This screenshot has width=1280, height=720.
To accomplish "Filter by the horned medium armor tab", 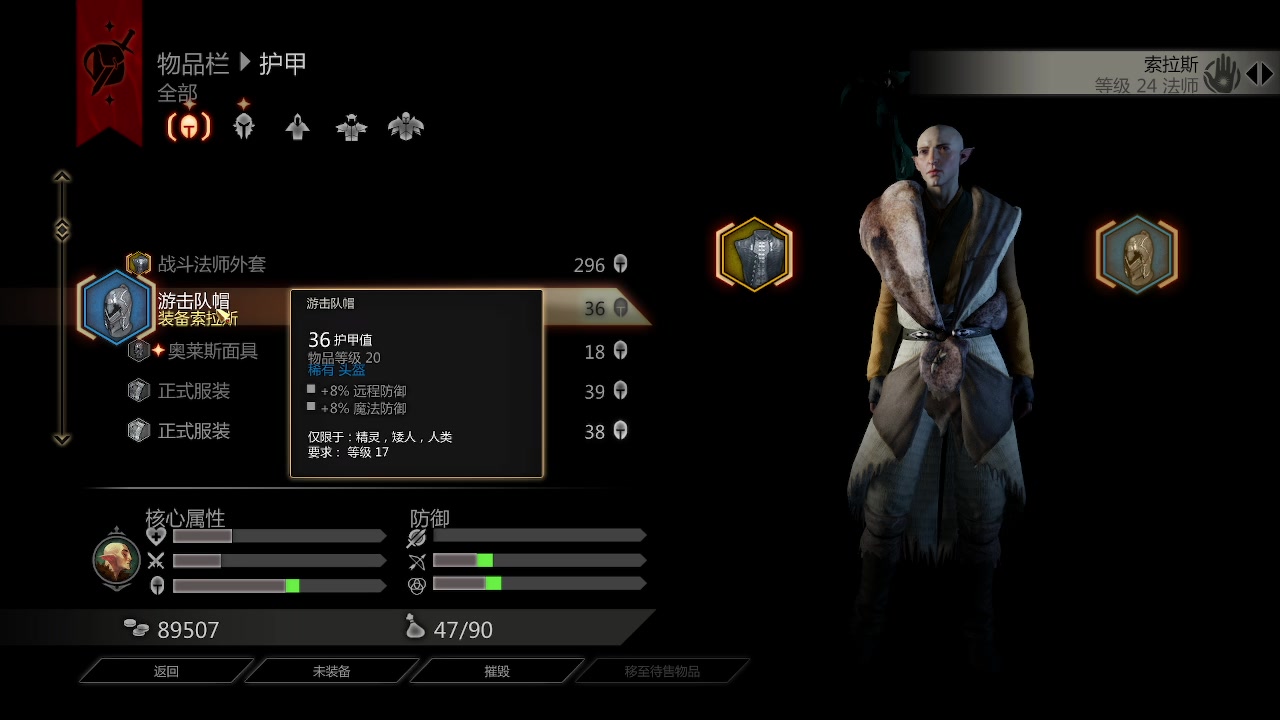I will 351,127.
